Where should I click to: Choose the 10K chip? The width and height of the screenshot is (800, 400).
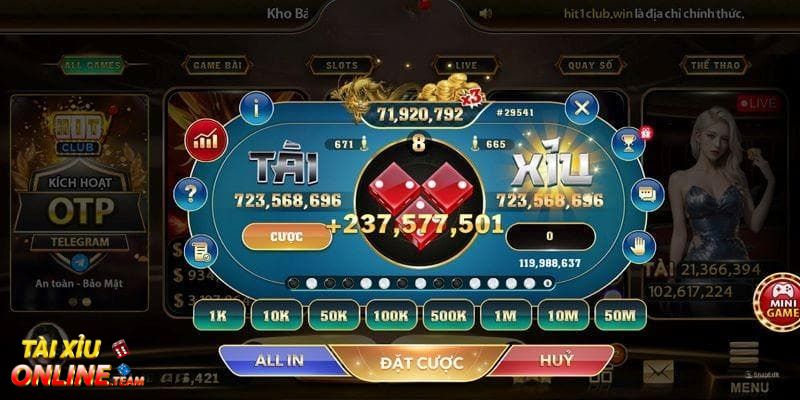tap(276, 315)
